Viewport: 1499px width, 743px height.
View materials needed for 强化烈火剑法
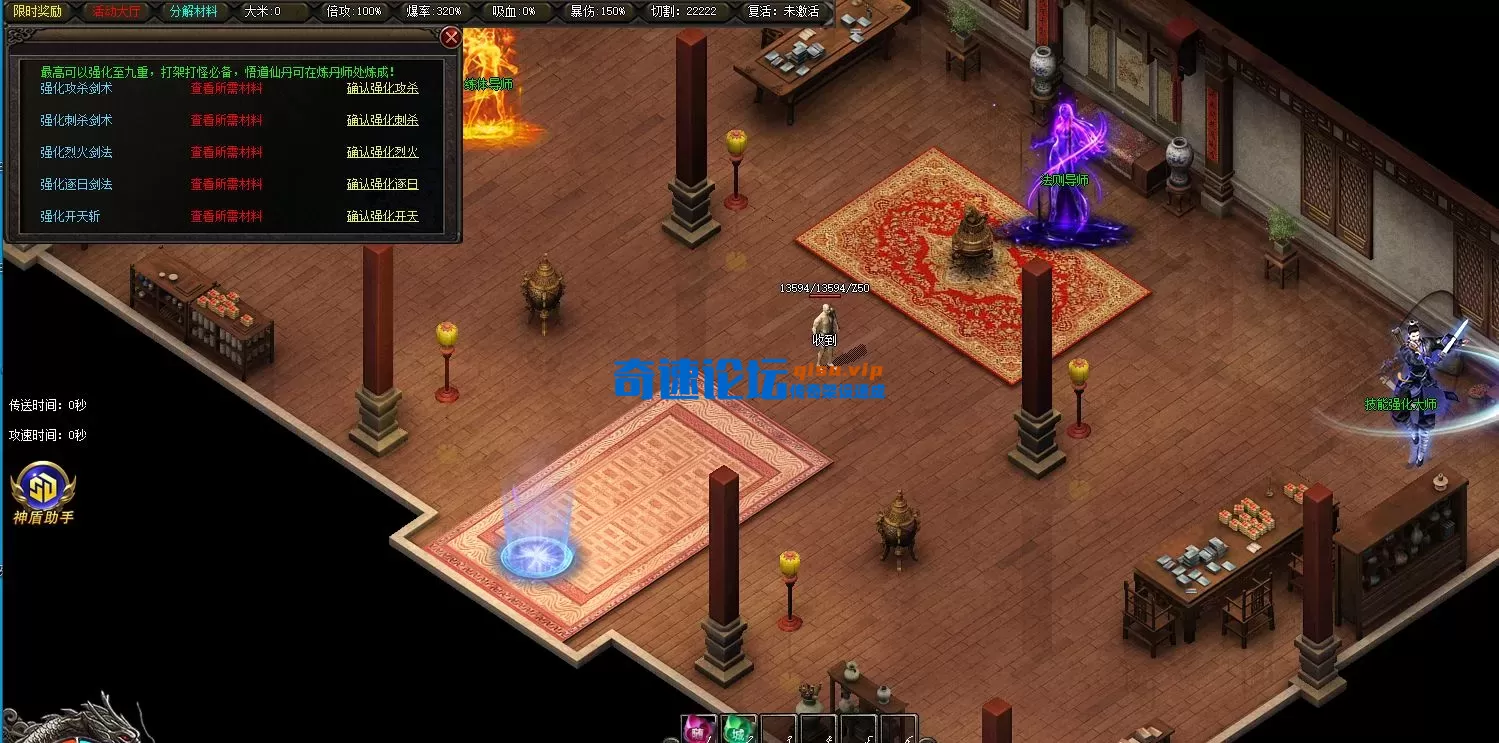tap(226, 152)
